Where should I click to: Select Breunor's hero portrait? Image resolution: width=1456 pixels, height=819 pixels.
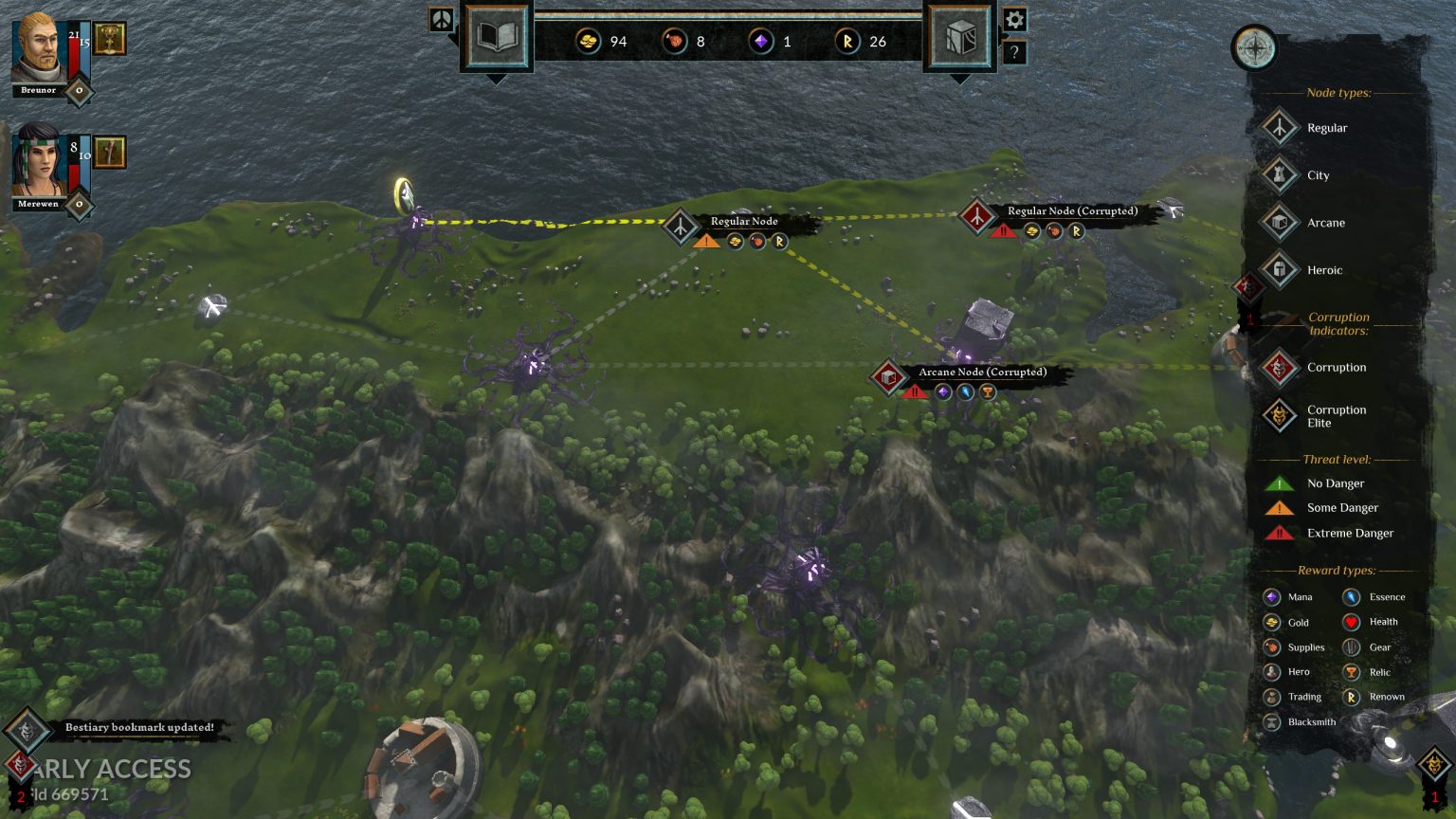(x=39, y=49)
